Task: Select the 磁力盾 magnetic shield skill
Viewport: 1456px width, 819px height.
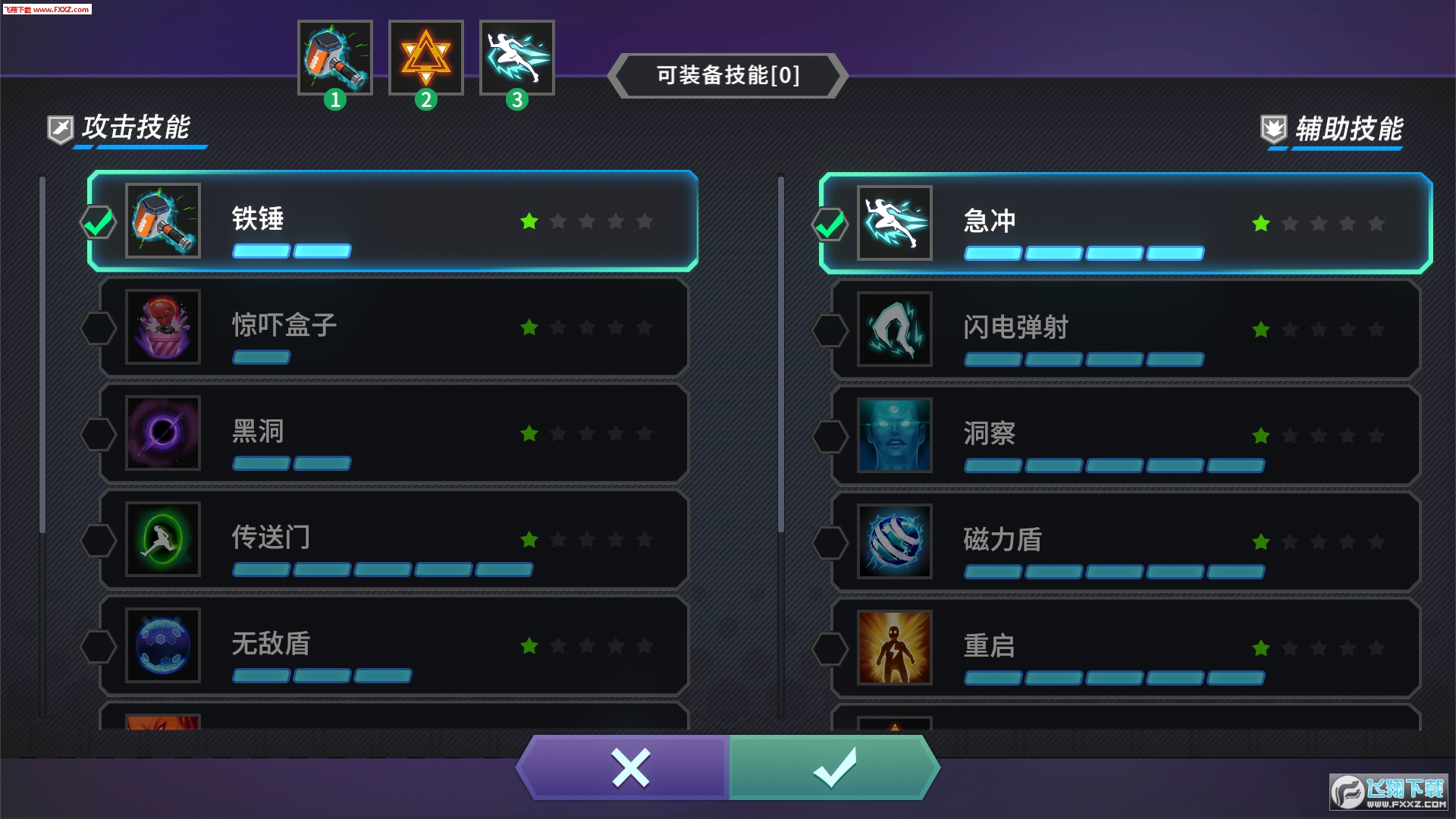Action: [1125, 541]
